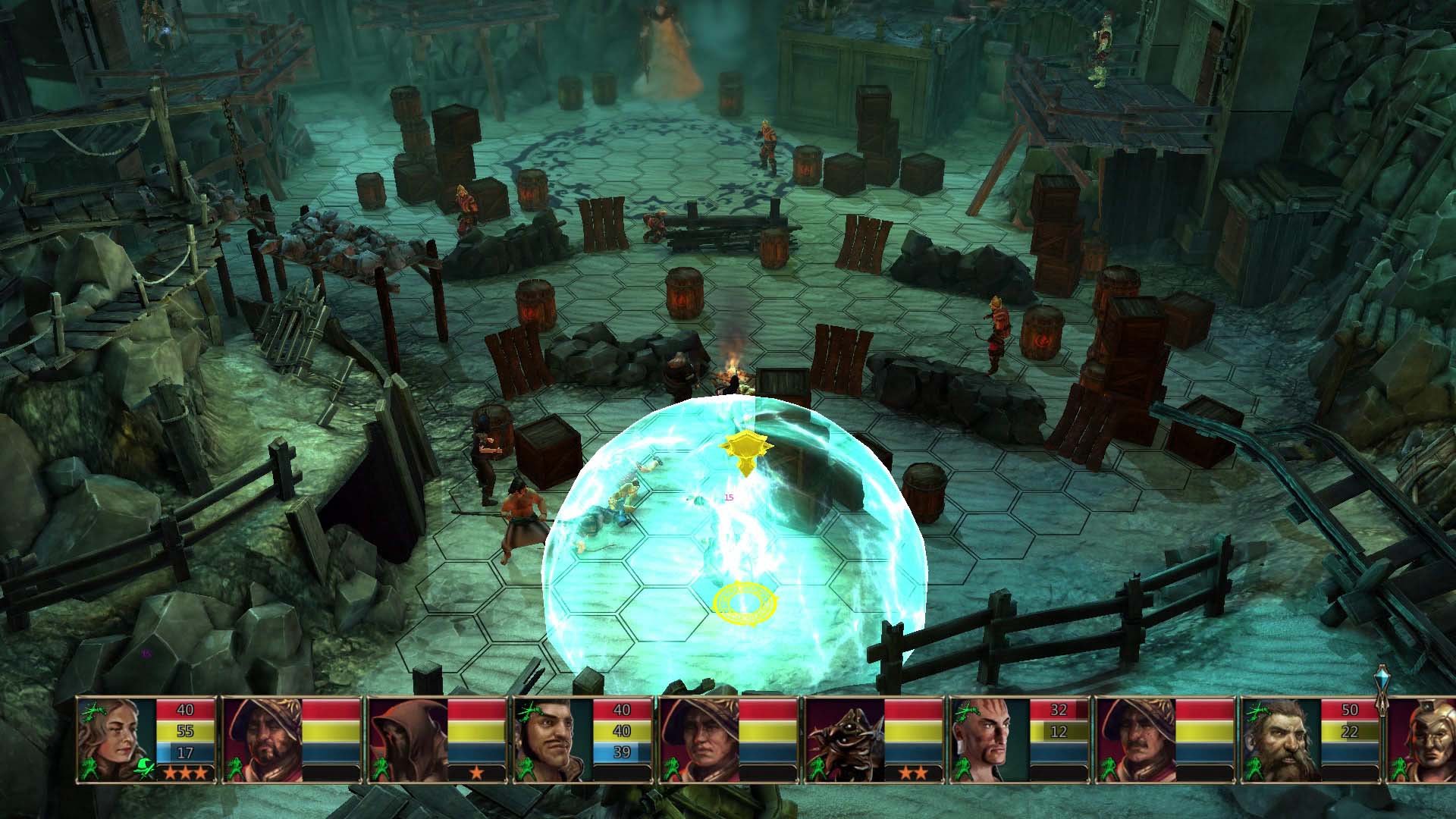The height and width of the screenshot is (819, 1456).
Task: Click the green action figure icon on the hooded monk's portrait
Action: click(382, 769)
